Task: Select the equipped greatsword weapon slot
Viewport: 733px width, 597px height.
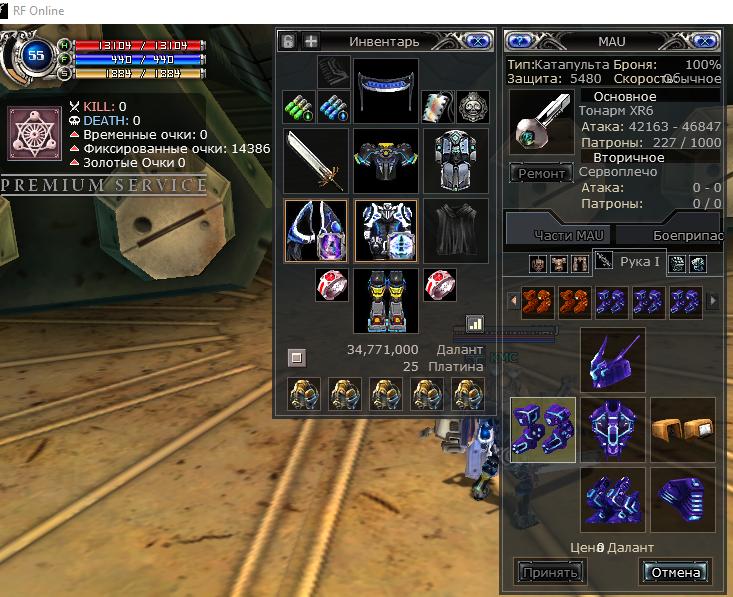Action: click(x=316, y=160)
